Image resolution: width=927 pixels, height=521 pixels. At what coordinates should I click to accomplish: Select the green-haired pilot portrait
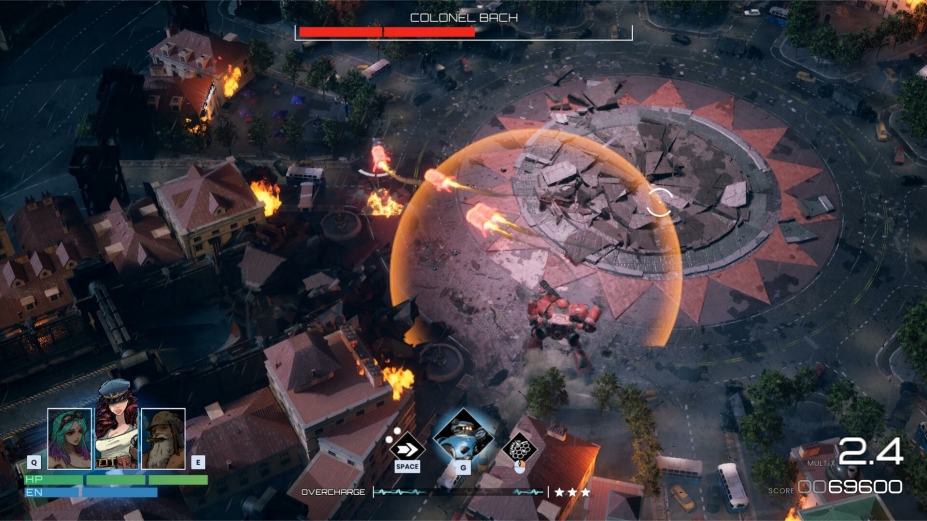69,438
